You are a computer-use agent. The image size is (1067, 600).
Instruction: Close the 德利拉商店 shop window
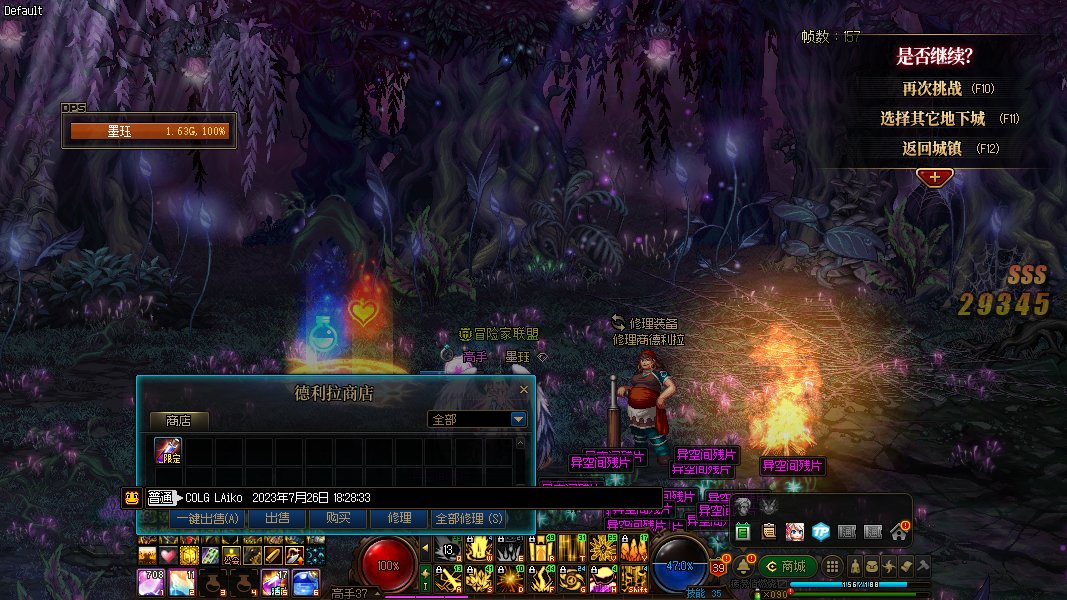[524, 390]
